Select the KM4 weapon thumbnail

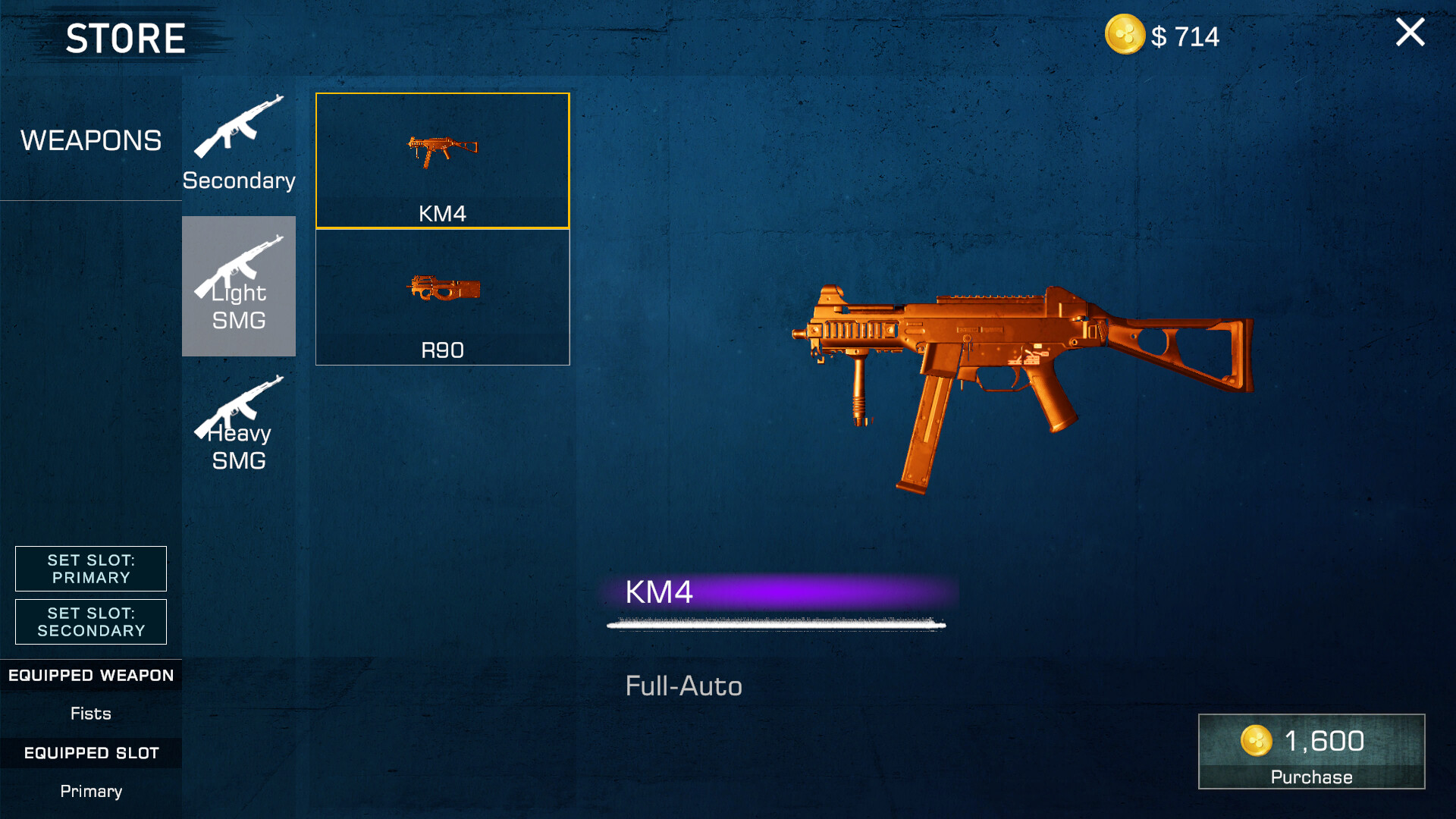click(x=441, y=161)
